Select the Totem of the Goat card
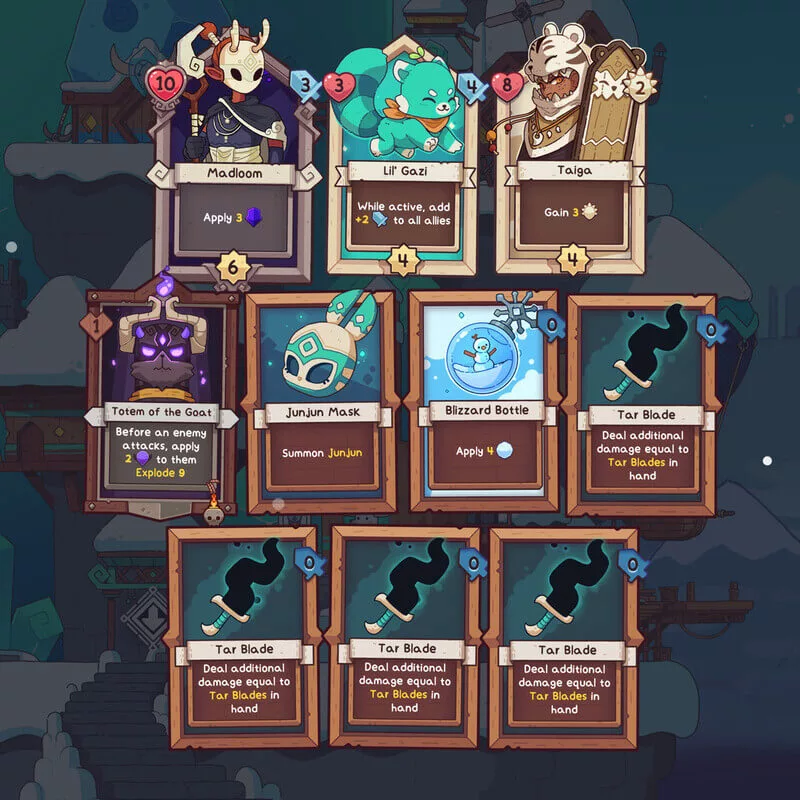Screen dimensions: 800x800 162,400
